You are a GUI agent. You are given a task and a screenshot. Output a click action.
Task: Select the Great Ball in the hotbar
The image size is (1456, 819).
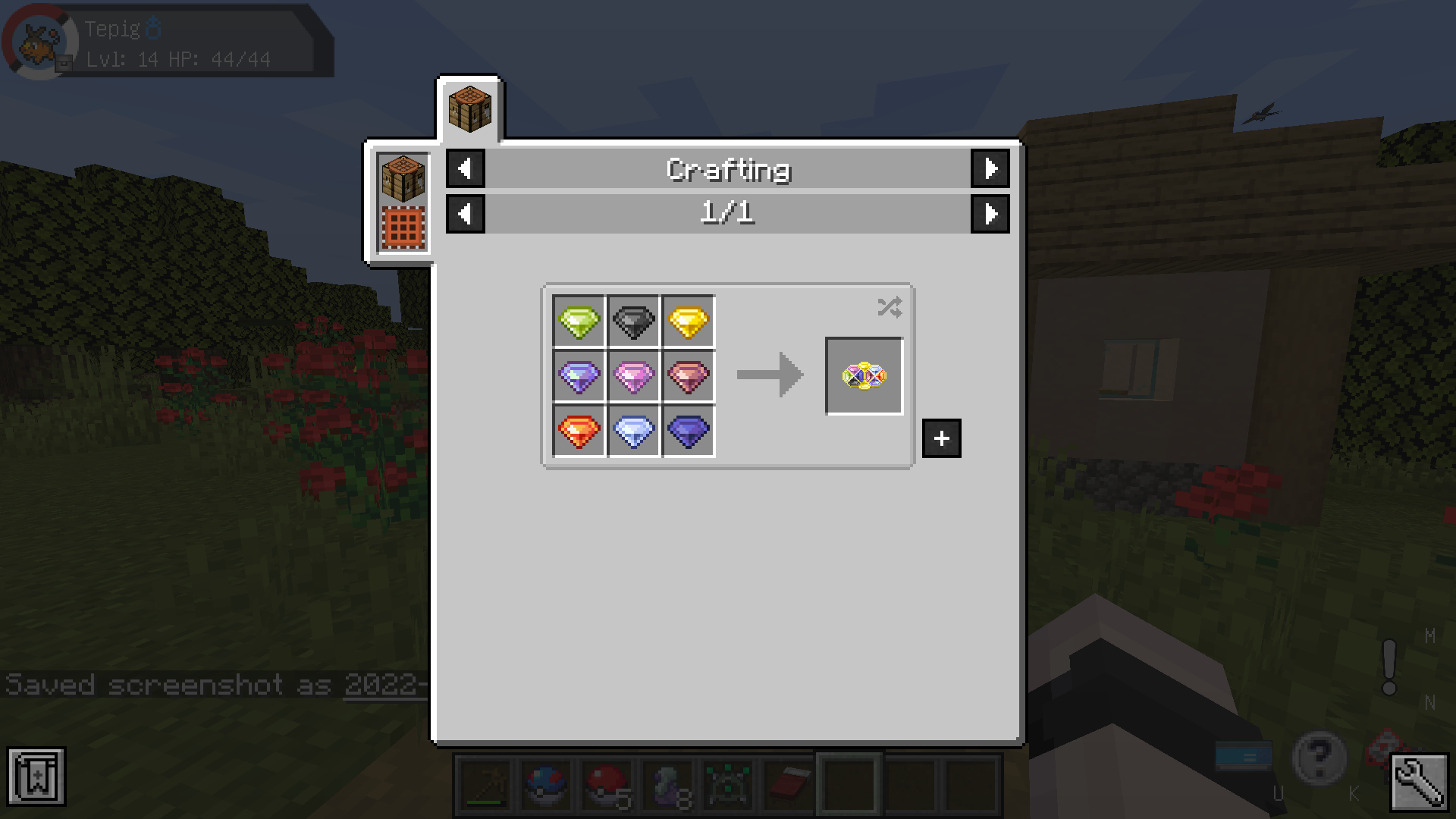click(x=545, y=786)
